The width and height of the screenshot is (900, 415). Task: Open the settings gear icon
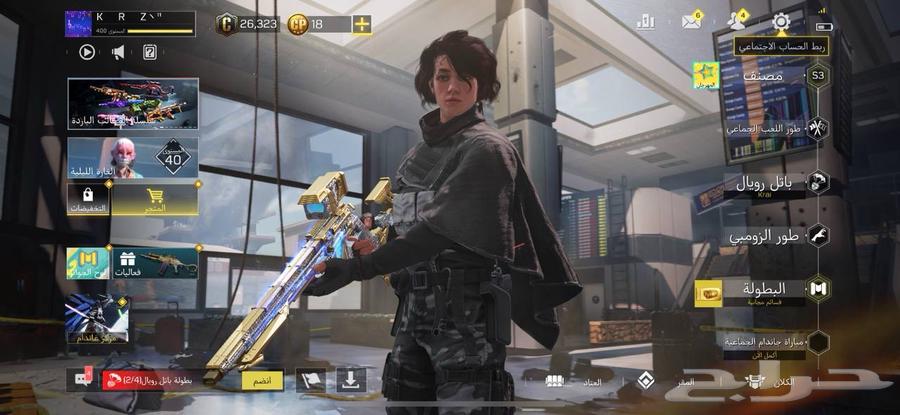pyautogui.click(x=781, y=21)
